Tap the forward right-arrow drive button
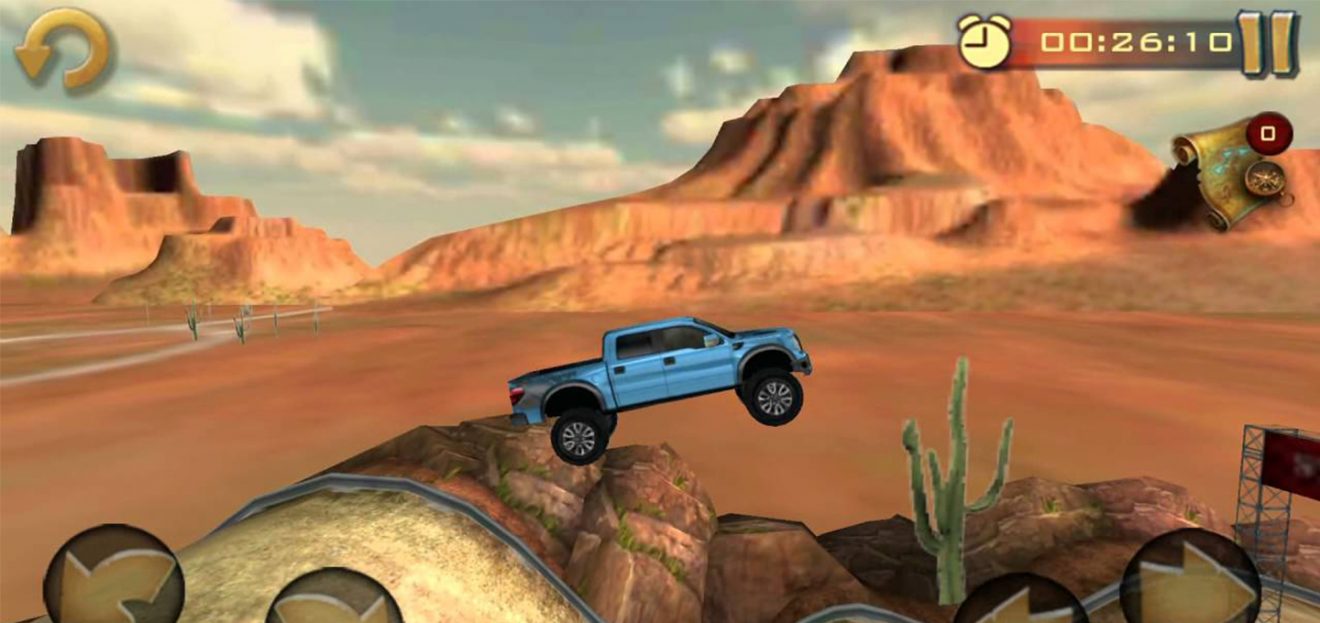The image size is (1320, 623). pos(1192,582)
